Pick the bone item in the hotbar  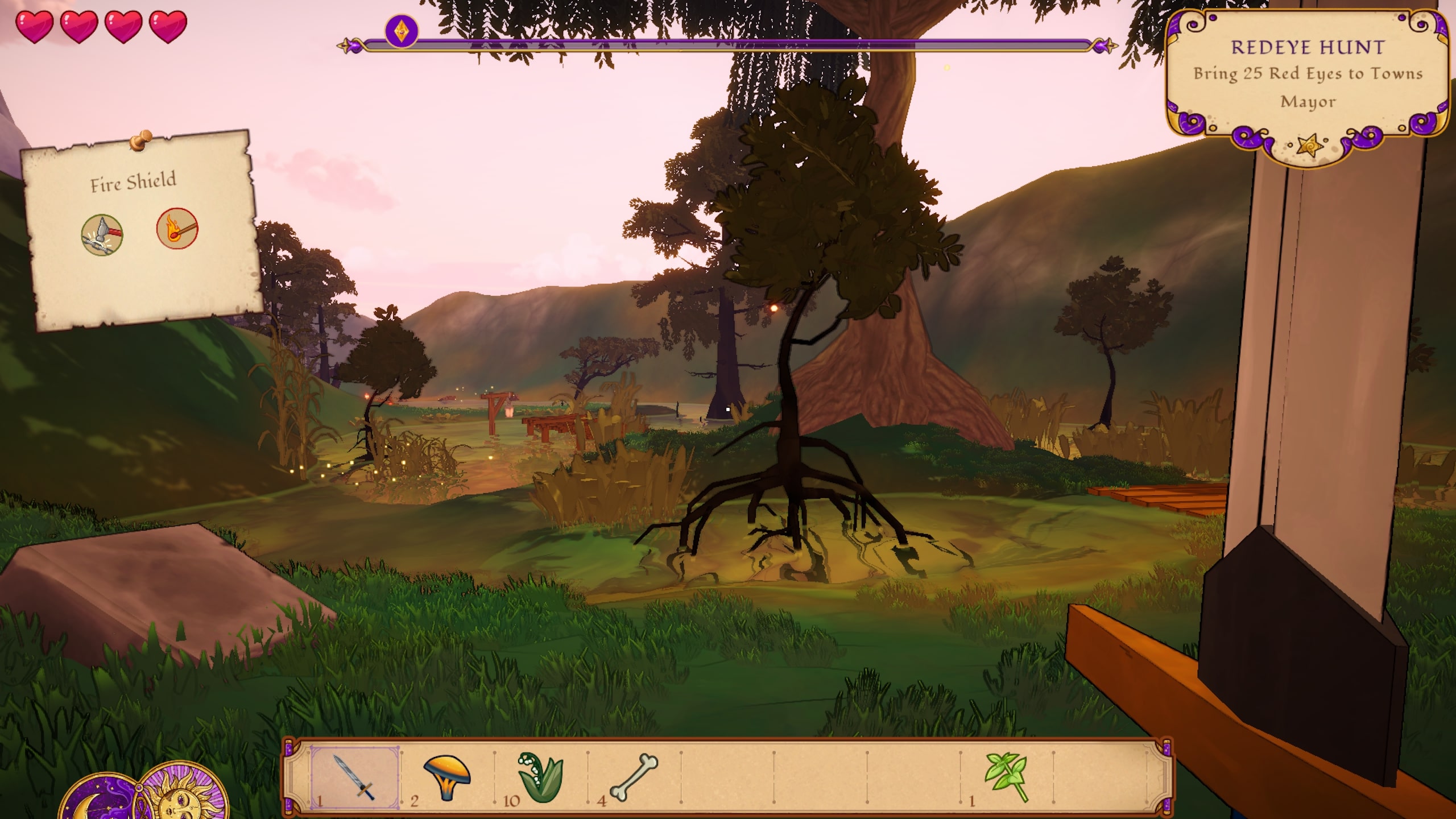[634, 777]
